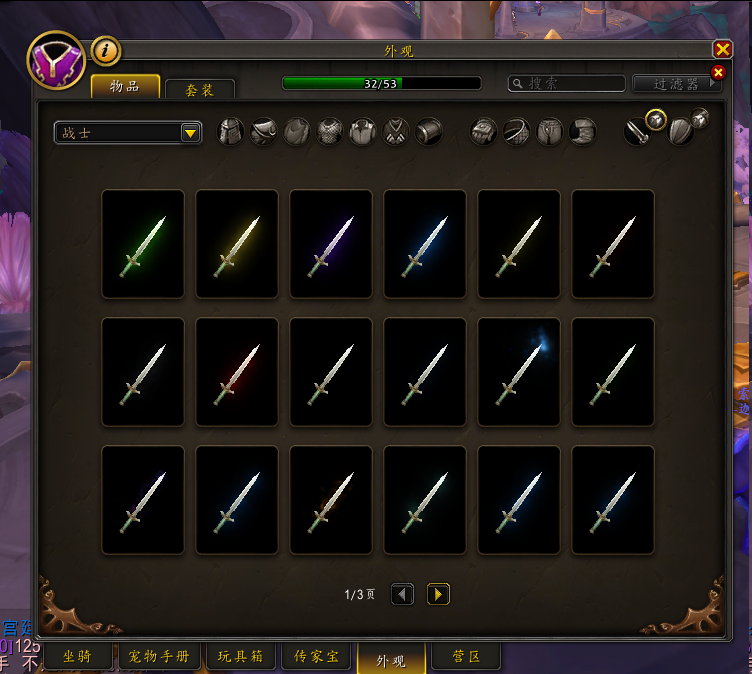The image size is (752, 674).
Task: Open the 战士 class dropdown
Action: pyautogui.click(x=190, y=133)
